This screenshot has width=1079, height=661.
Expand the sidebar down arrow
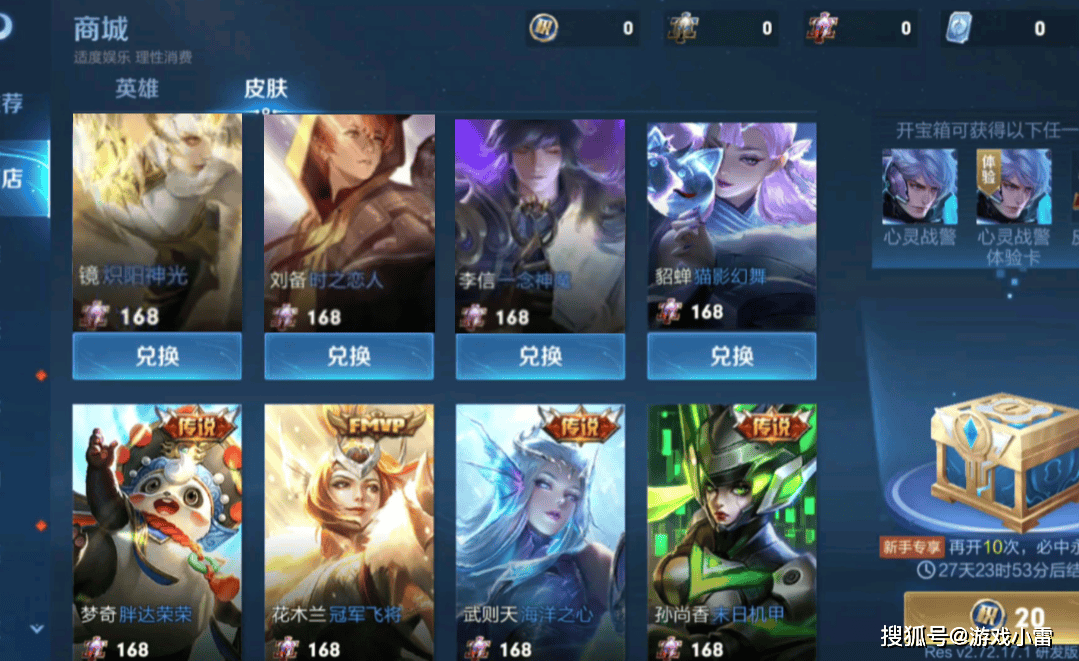click(x=37, y=629)
